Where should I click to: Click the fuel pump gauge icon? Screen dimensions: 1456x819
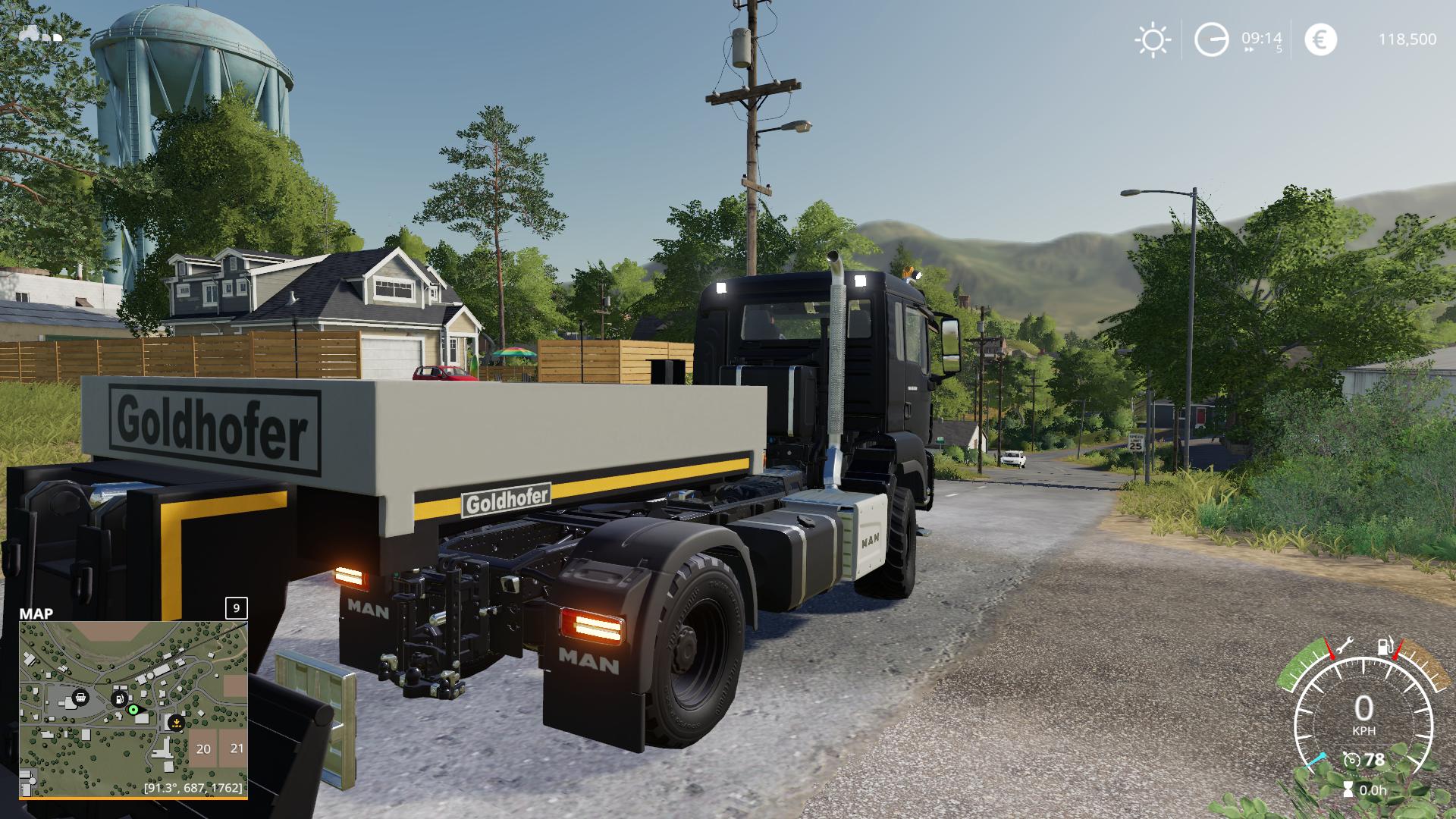[x=1385, y=647]
